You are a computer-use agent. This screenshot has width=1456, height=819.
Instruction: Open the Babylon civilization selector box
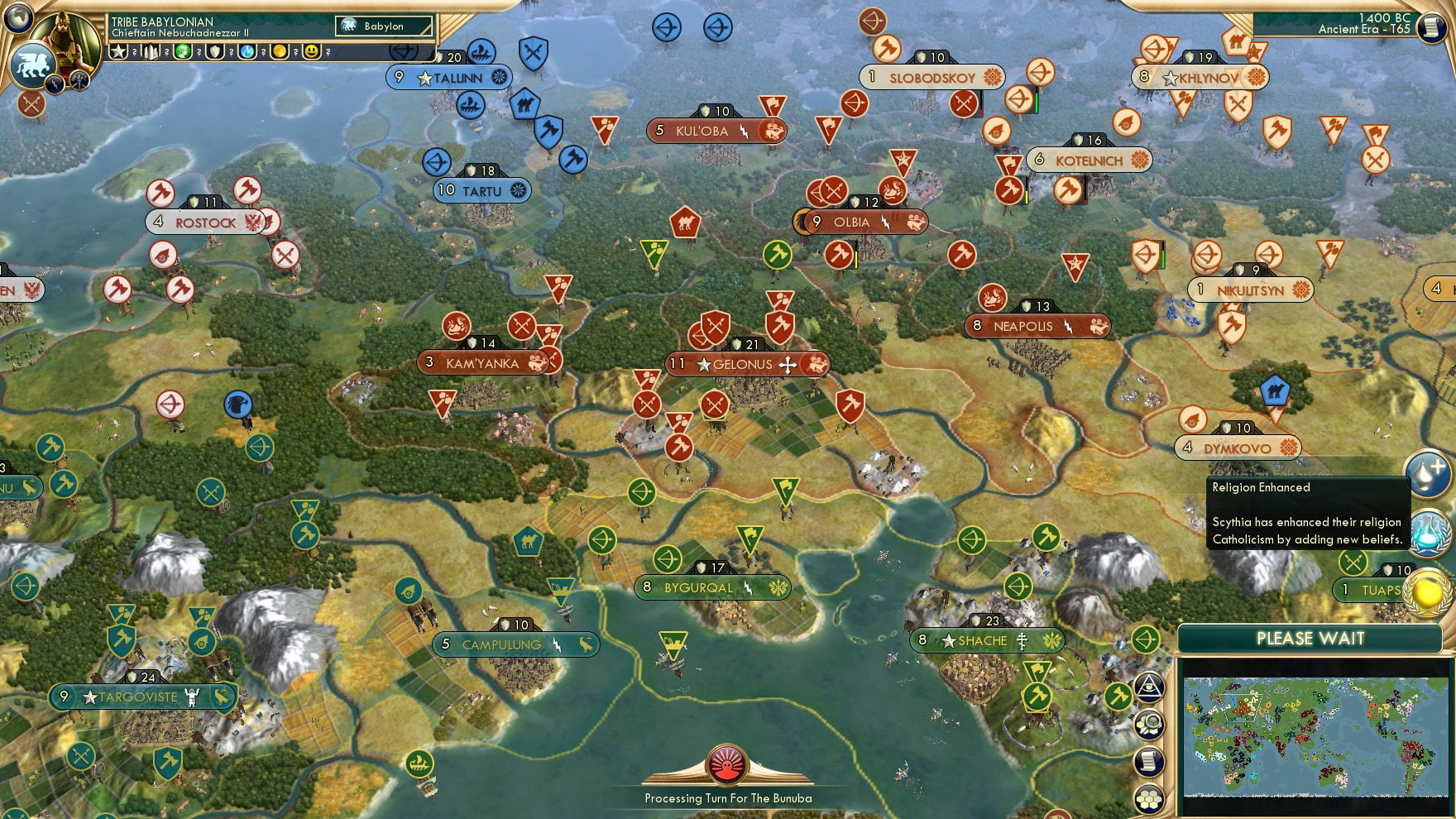(x=385, y=26)
